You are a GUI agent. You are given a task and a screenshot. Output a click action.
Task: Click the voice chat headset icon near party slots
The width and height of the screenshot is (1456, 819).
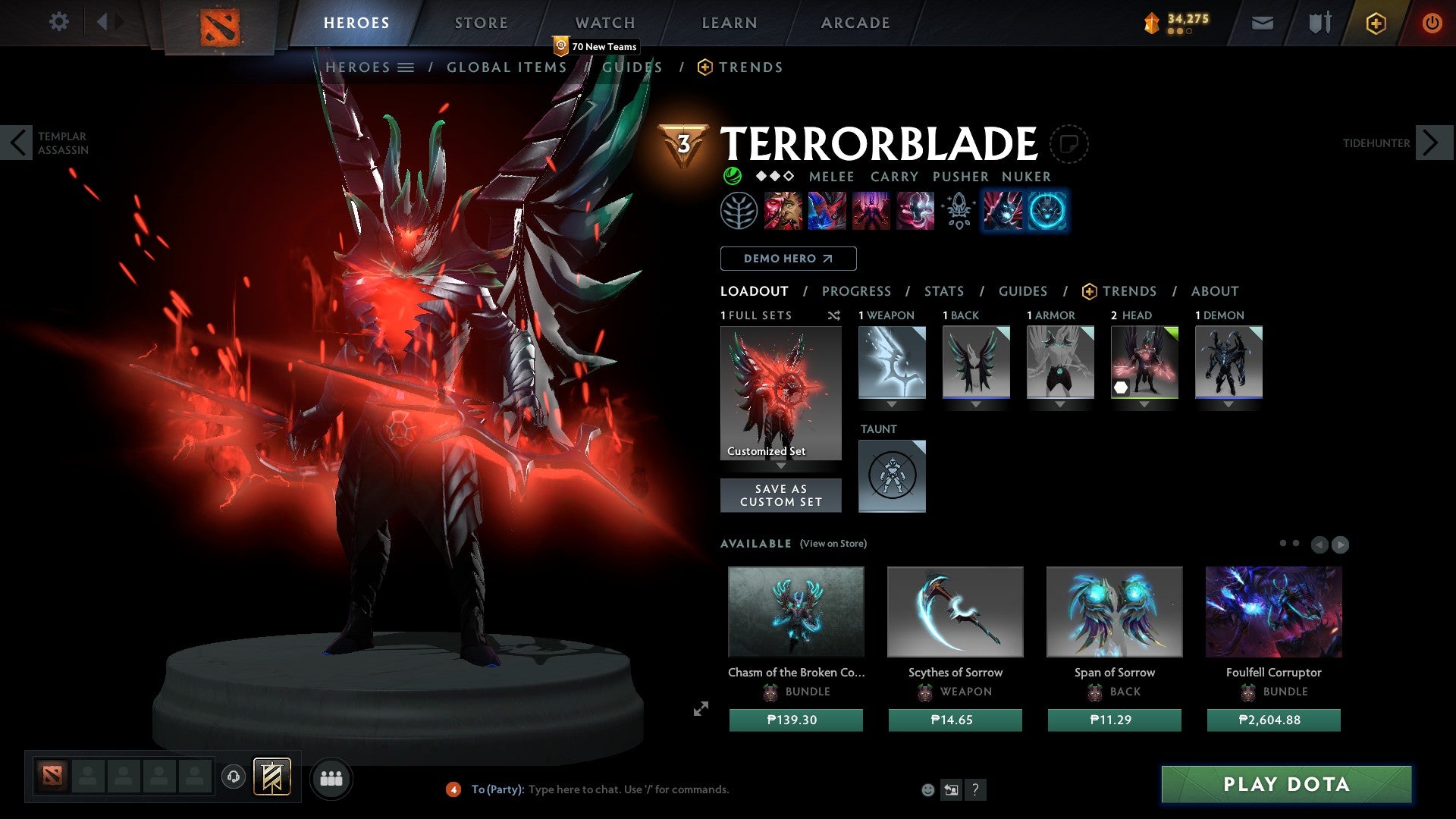[x=233, y=778]
